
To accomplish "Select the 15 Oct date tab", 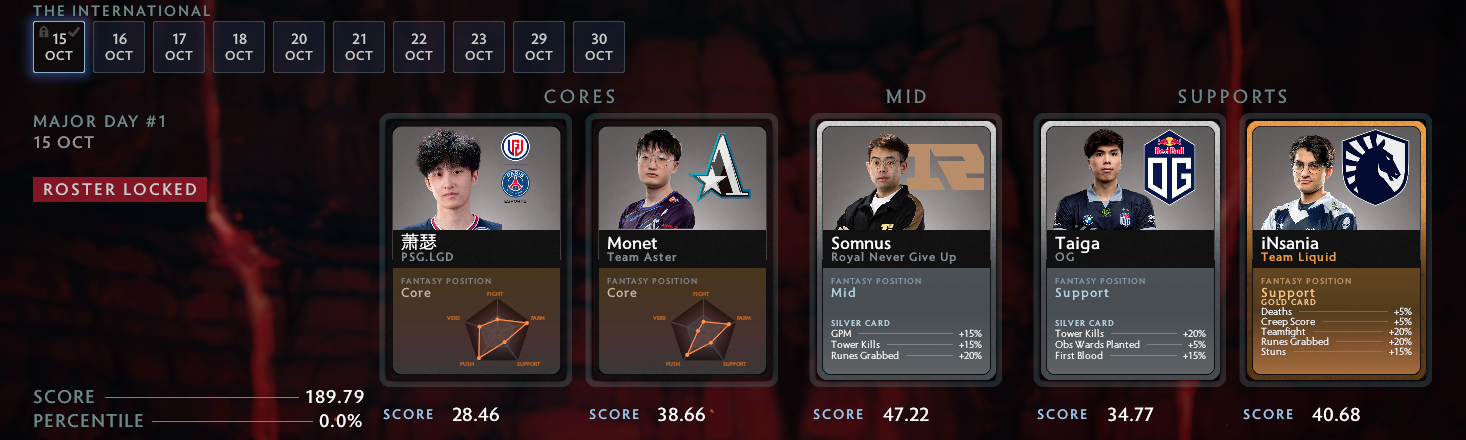I will point(59,48).
